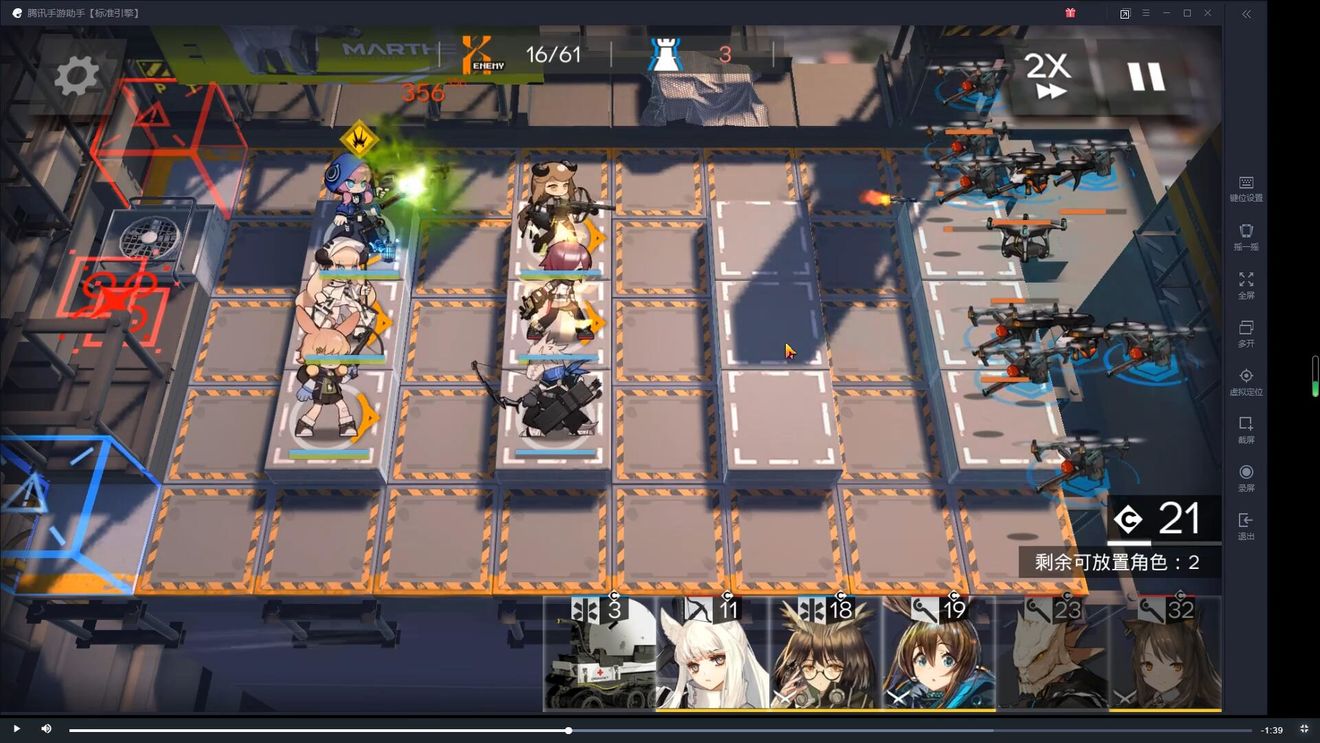Viewport: 1320px width, 743px height.
Task: Open the gear settings menu
Action: 77,76
